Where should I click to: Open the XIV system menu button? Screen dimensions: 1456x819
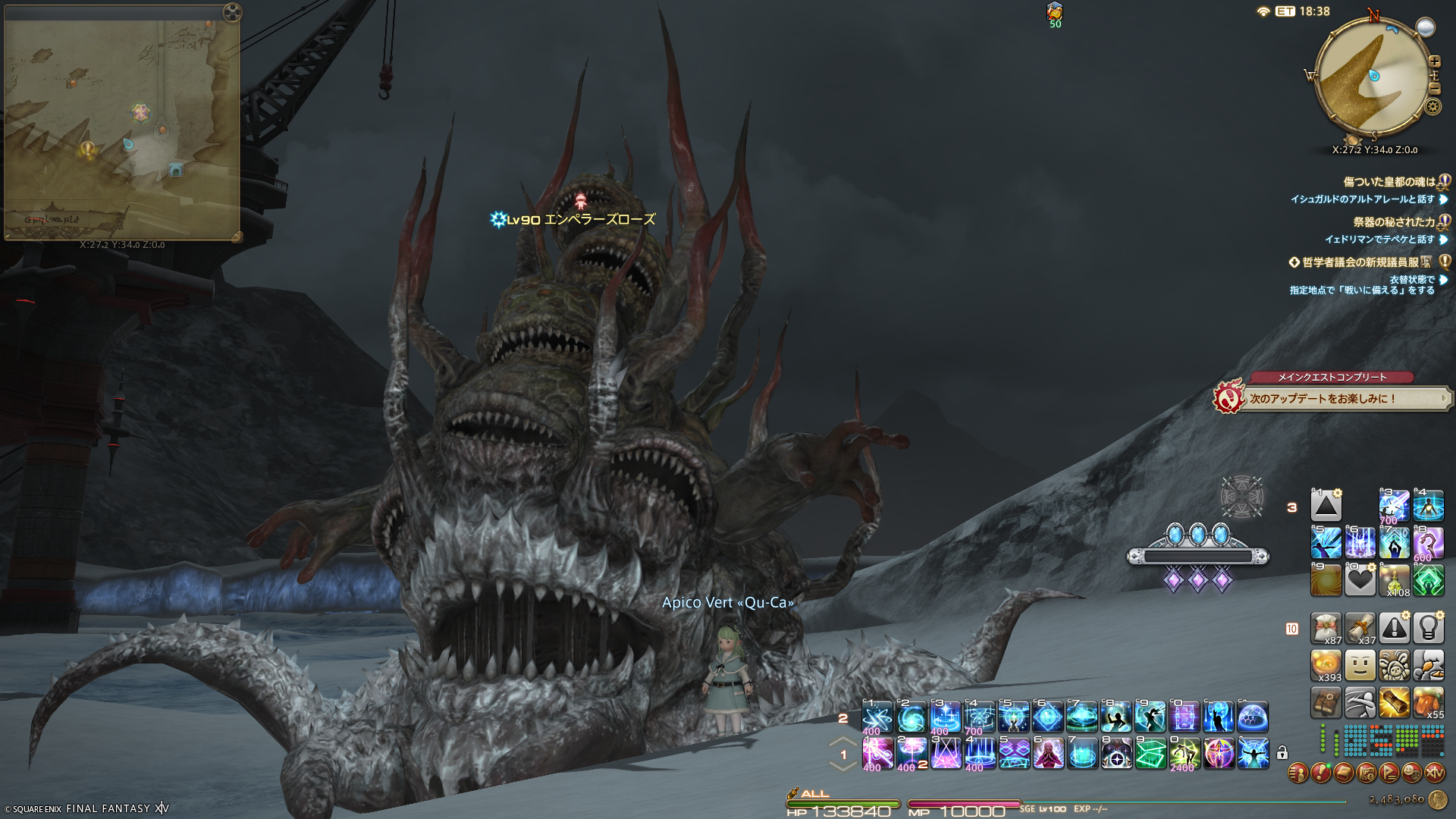coord(1434,773)
